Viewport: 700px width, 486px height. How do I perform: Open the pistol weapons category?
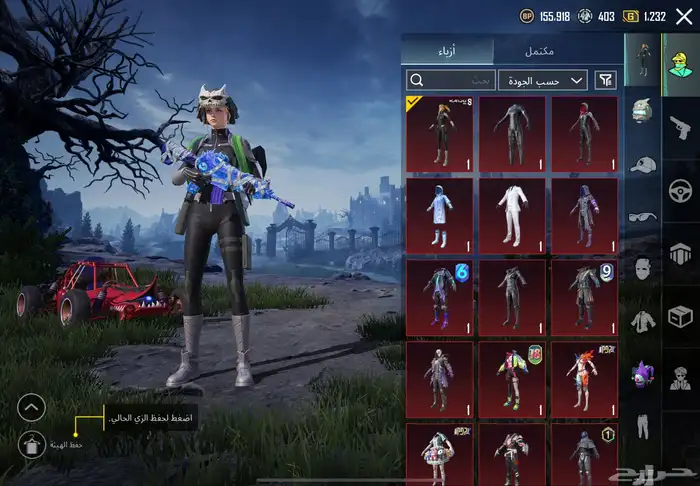point(680,126)
